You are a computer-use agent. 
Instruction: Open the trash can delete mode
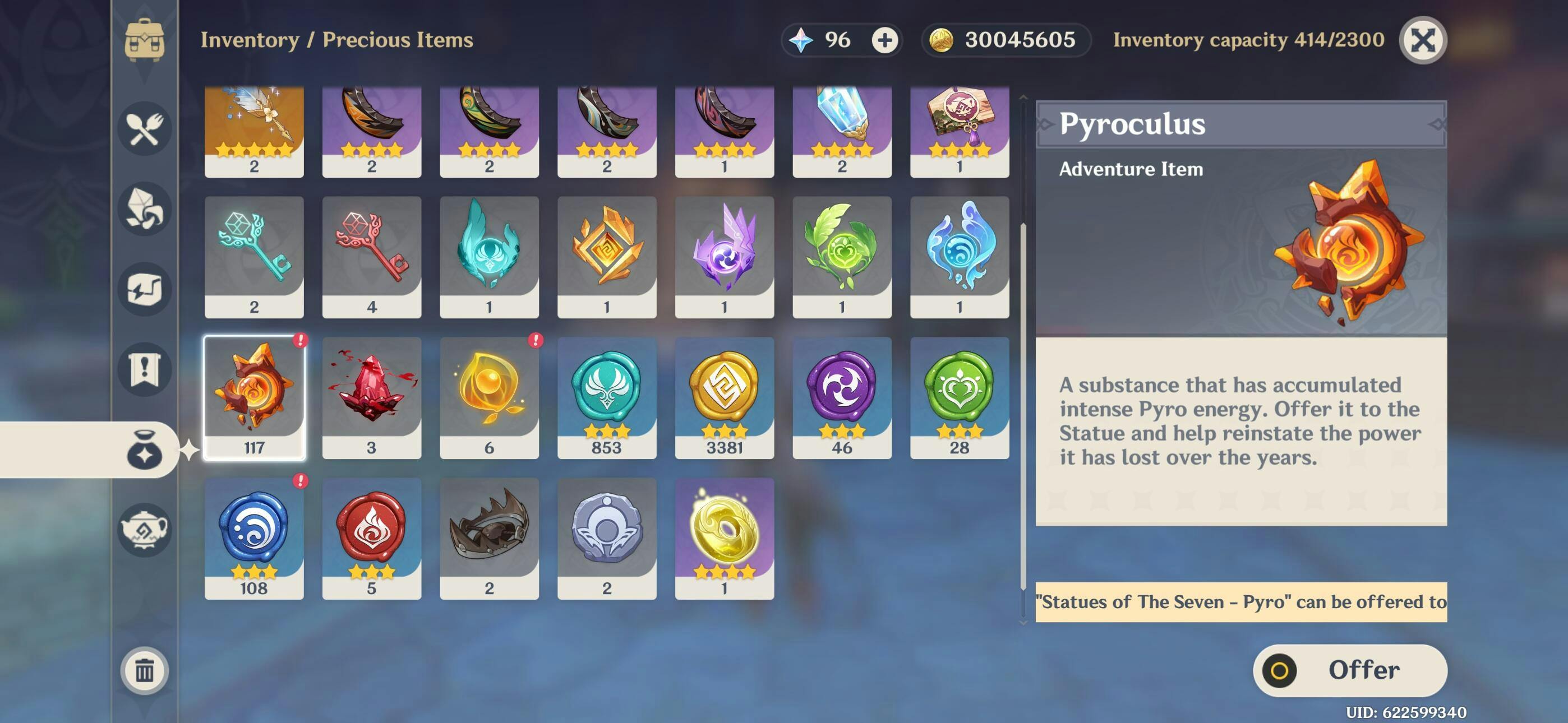[144, 670]
